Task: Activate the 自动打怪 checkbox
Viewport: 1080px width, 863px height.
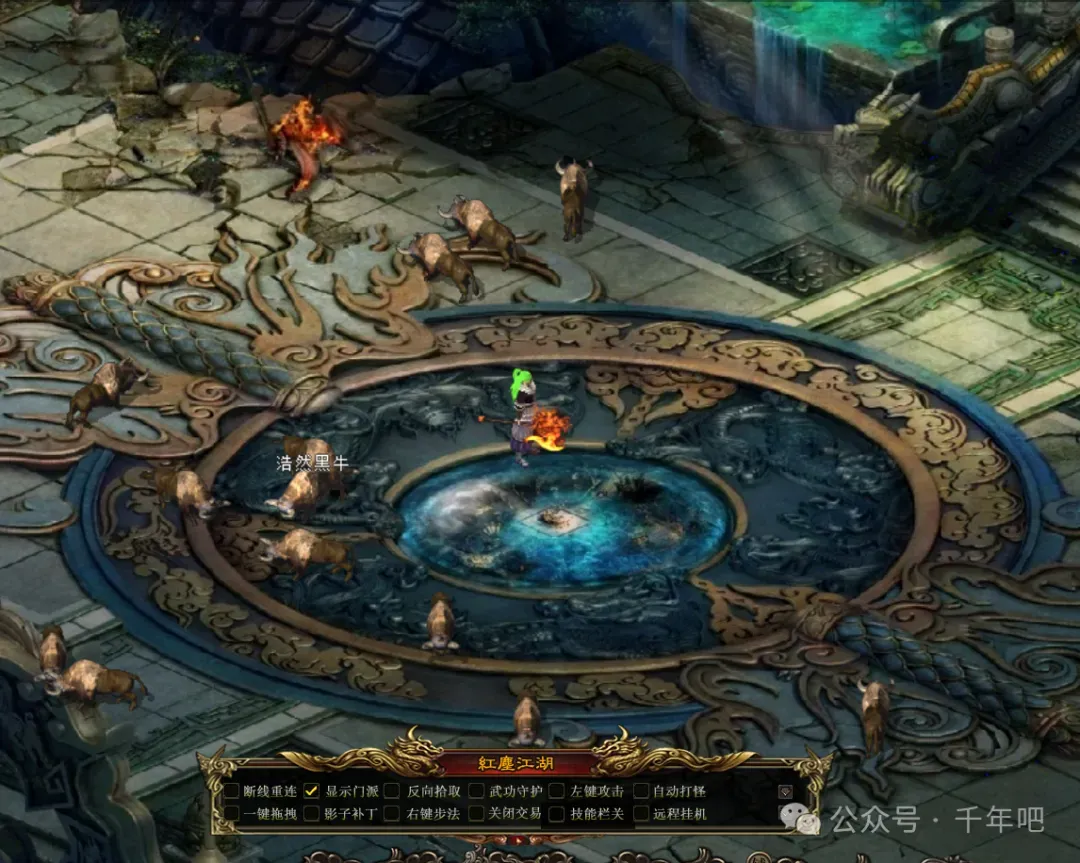Action: point(641,791)
